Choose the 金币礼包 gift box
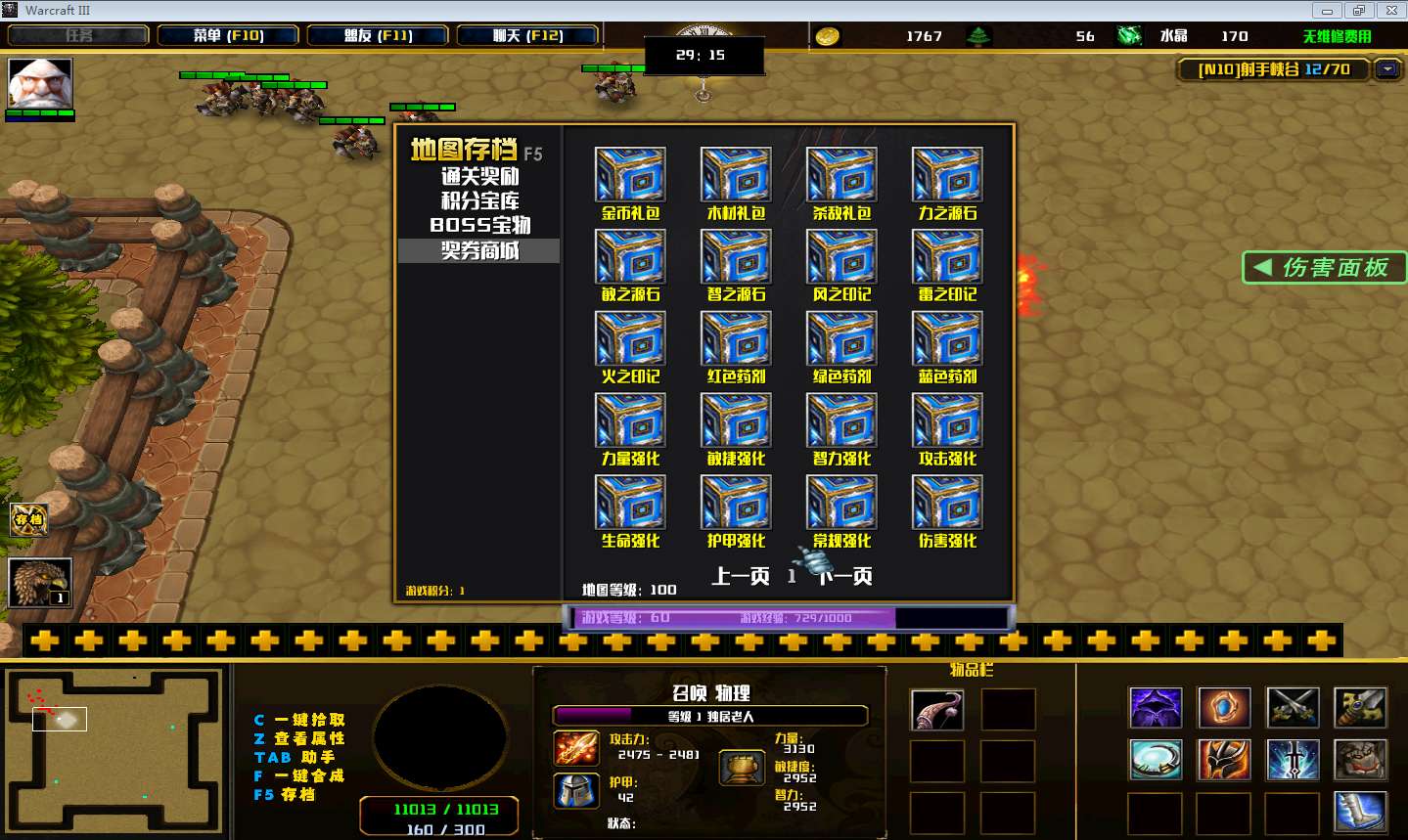The width and height of the screenshot is (1408, 840). pos(630,175)
